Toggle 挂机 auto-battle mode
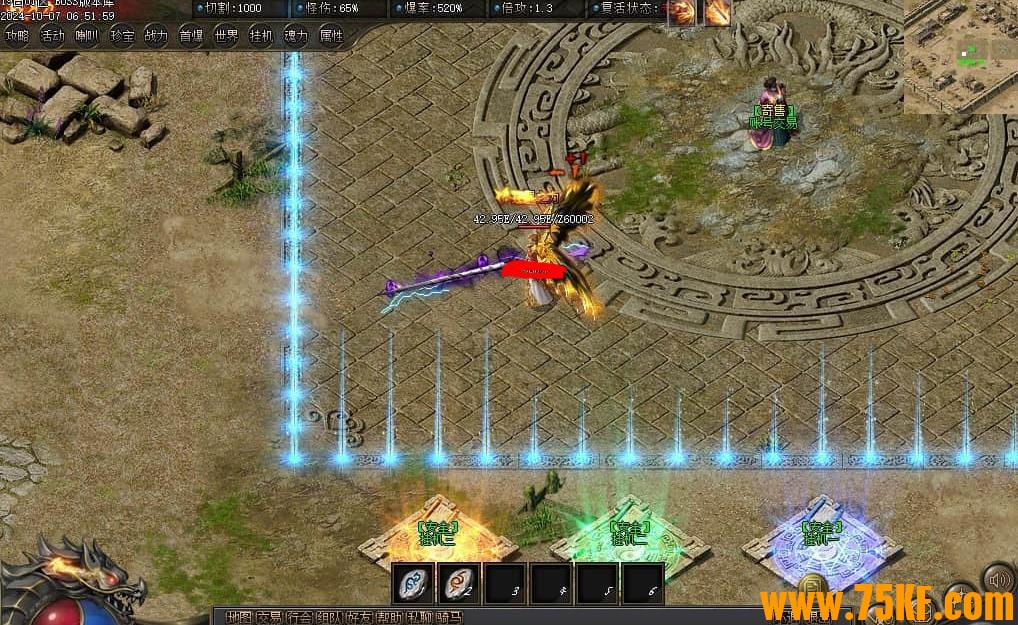The height and width of the screenshot is (625, 1018). 261,36
